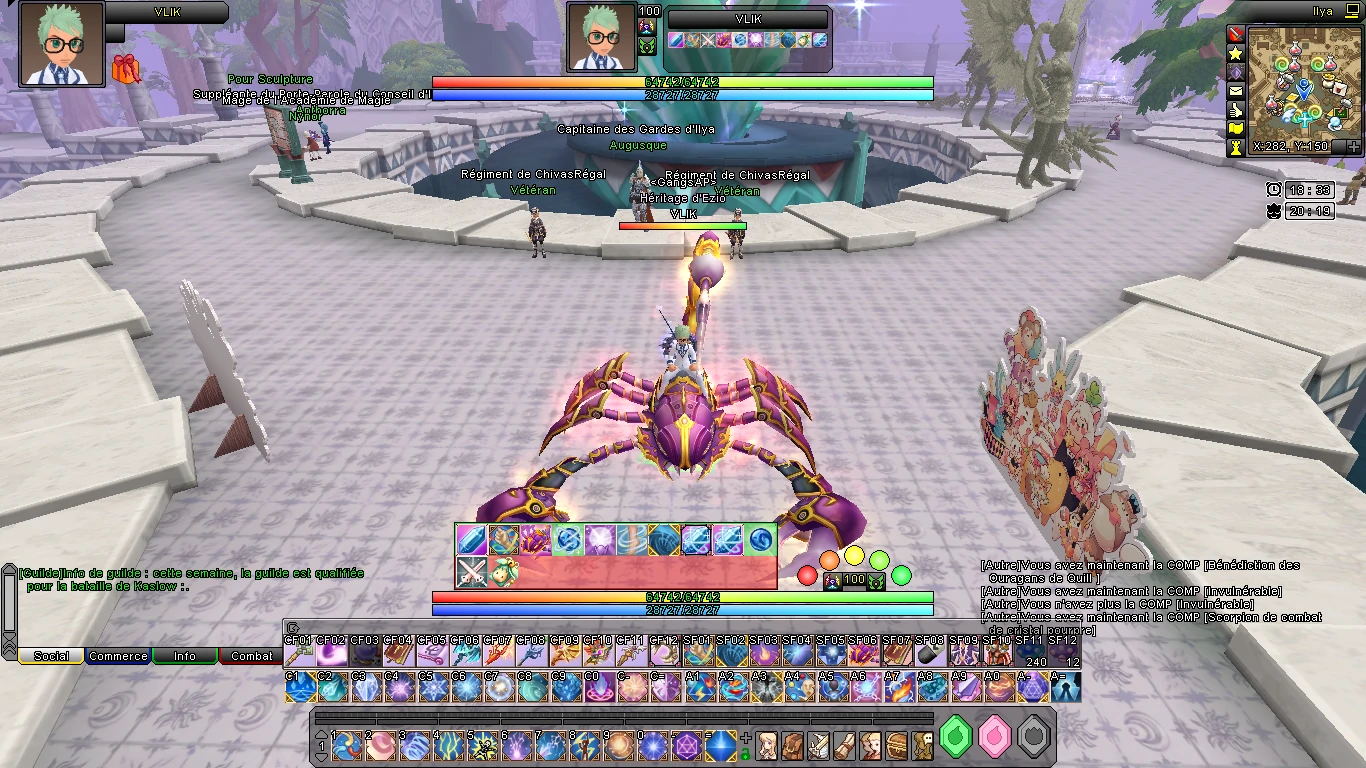Image resolution: width=1366 pixels, height=768 pixels.
Task: Click the monitor icon next to Ilya
Action: coord(1352,12)
